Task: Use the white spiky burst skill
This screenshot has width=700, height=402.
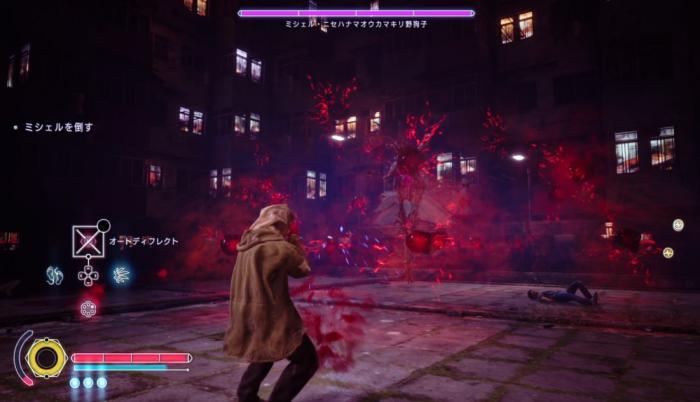Action: coord(121,274)
